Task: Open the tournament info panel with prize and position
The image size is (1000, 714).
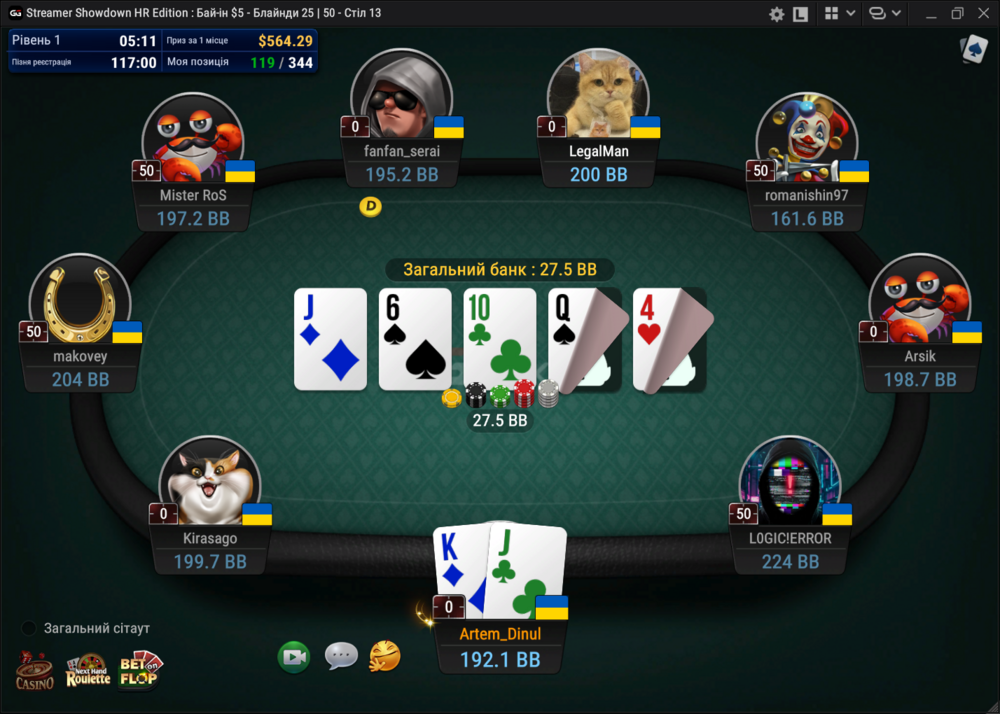Action: tap(162, 51)
